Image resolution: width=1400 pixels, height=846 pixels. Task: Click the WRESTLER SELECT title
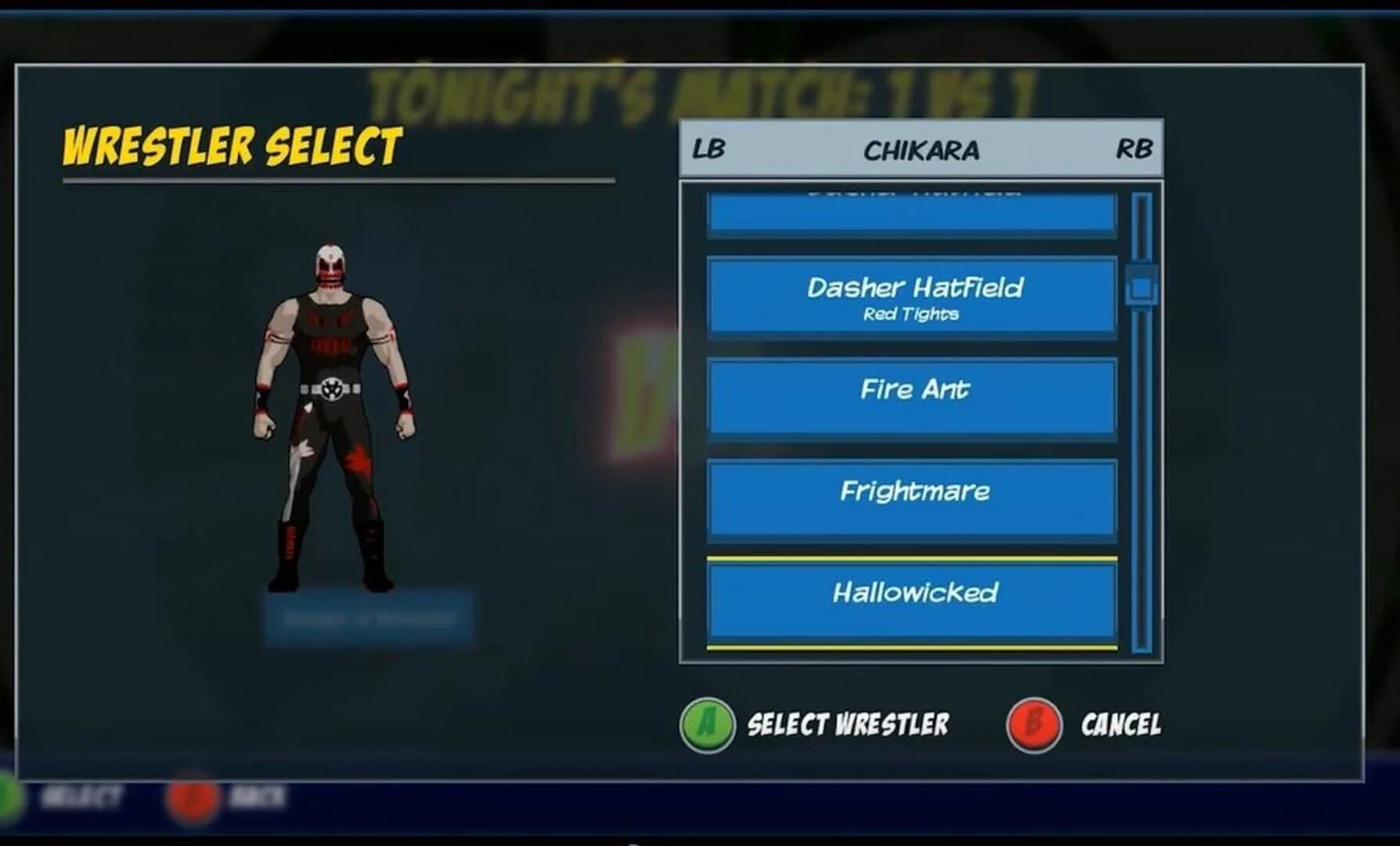point(231,145)
